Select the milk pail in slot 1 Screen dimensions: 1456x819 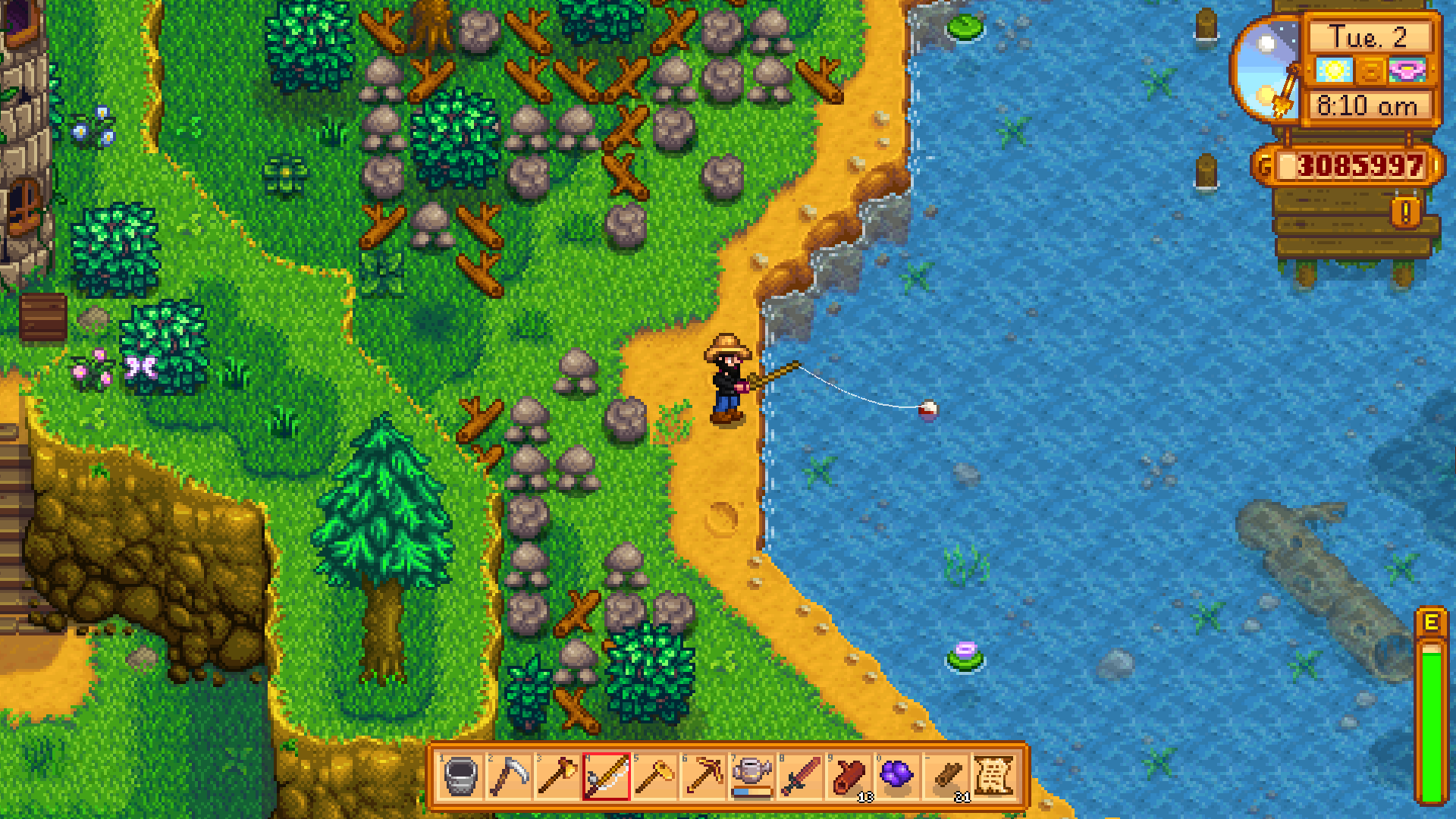click(461, 777)
